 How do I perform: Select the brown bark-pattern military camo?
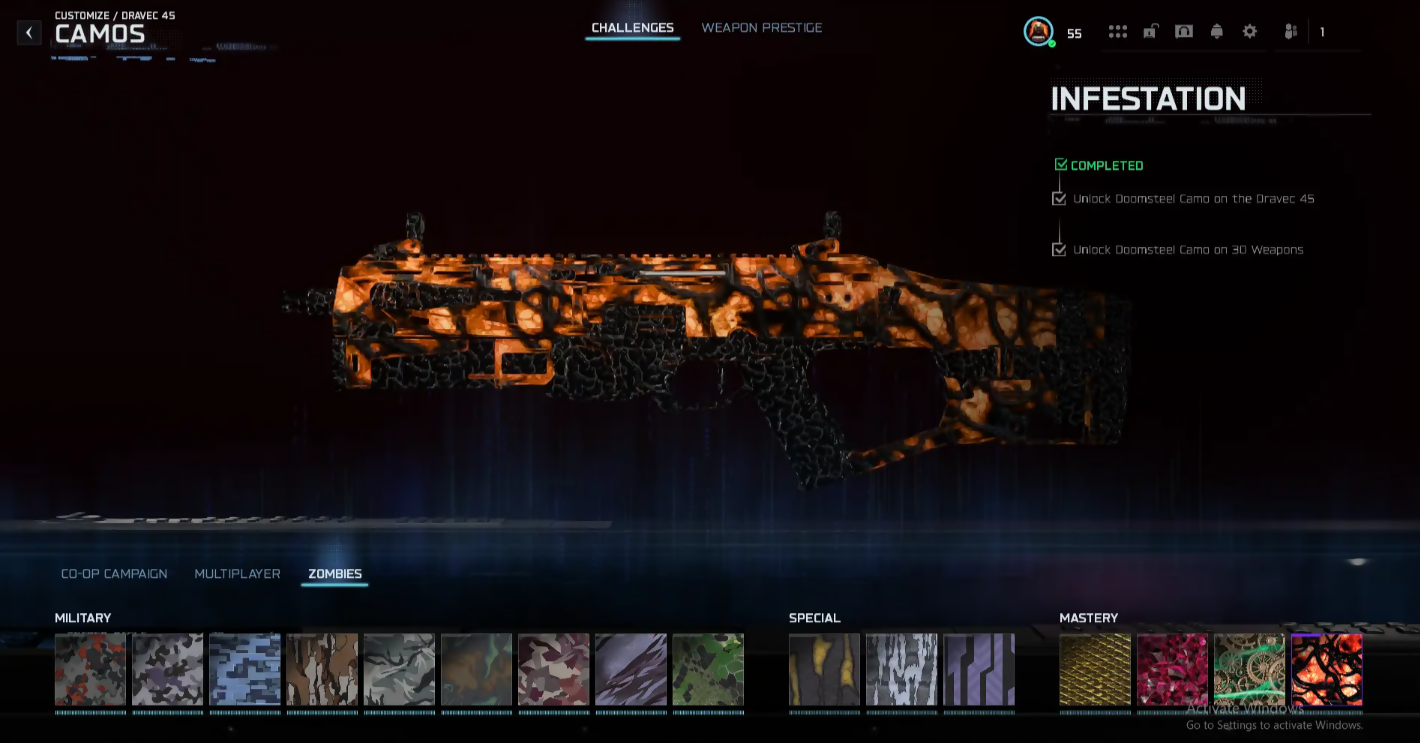click(322, 669)
